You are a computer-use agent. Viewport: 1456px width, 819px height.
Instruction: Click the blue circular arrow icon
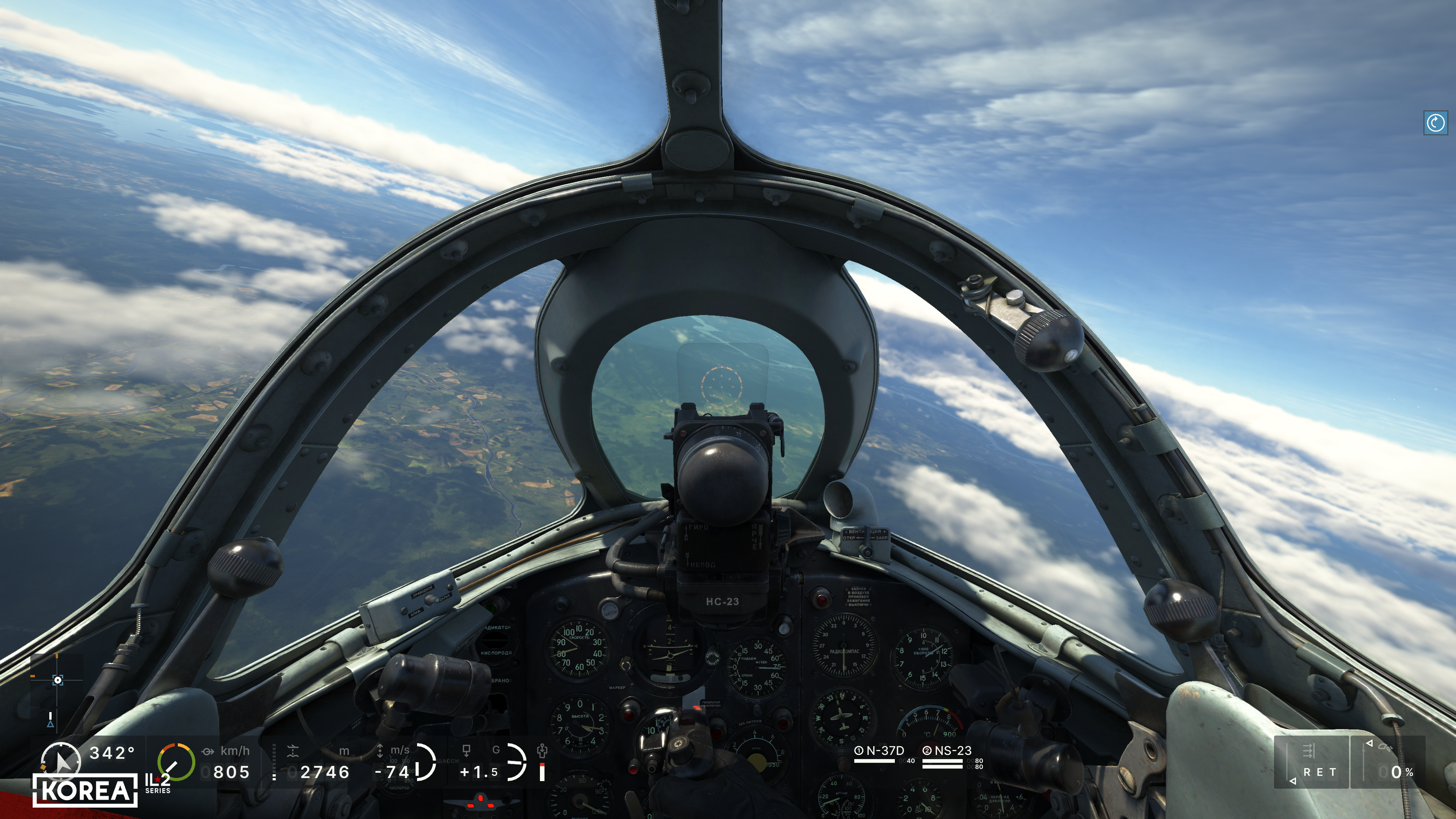[x=1435, y=122]
